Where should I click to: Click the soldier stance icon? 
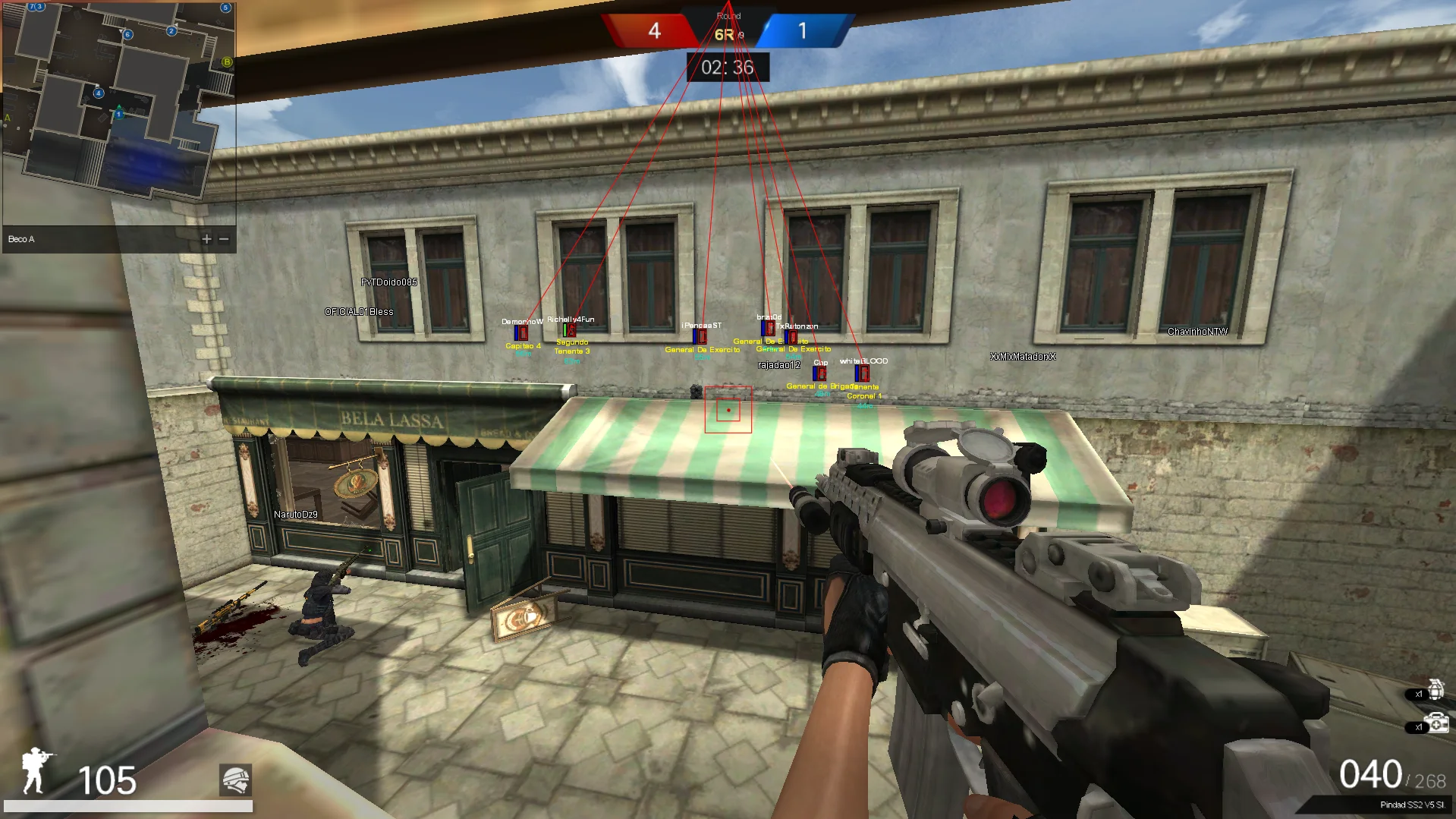tap(37, 770)
